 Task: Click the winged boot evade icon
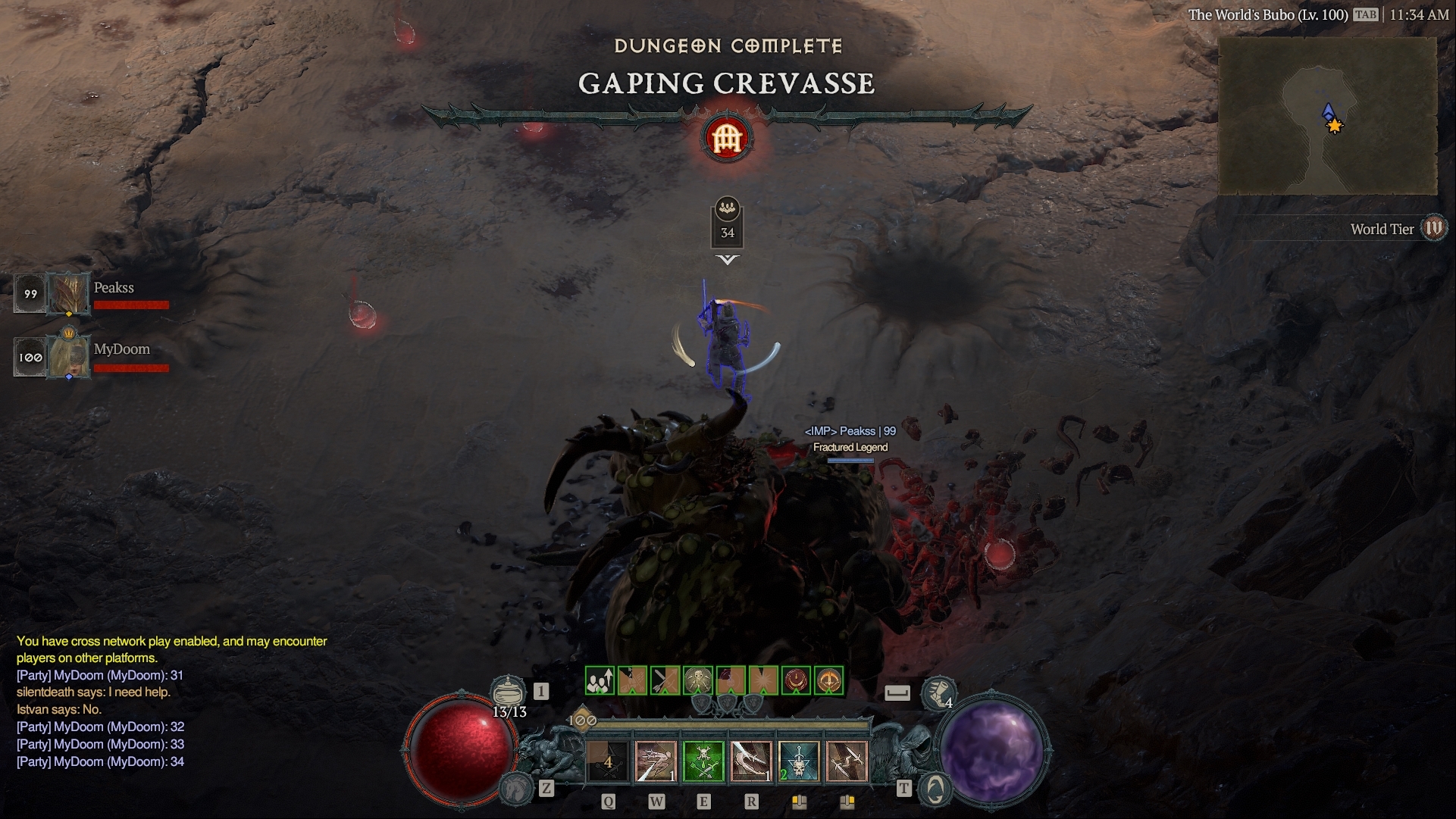pyautogui.click(x=938, y=692)
